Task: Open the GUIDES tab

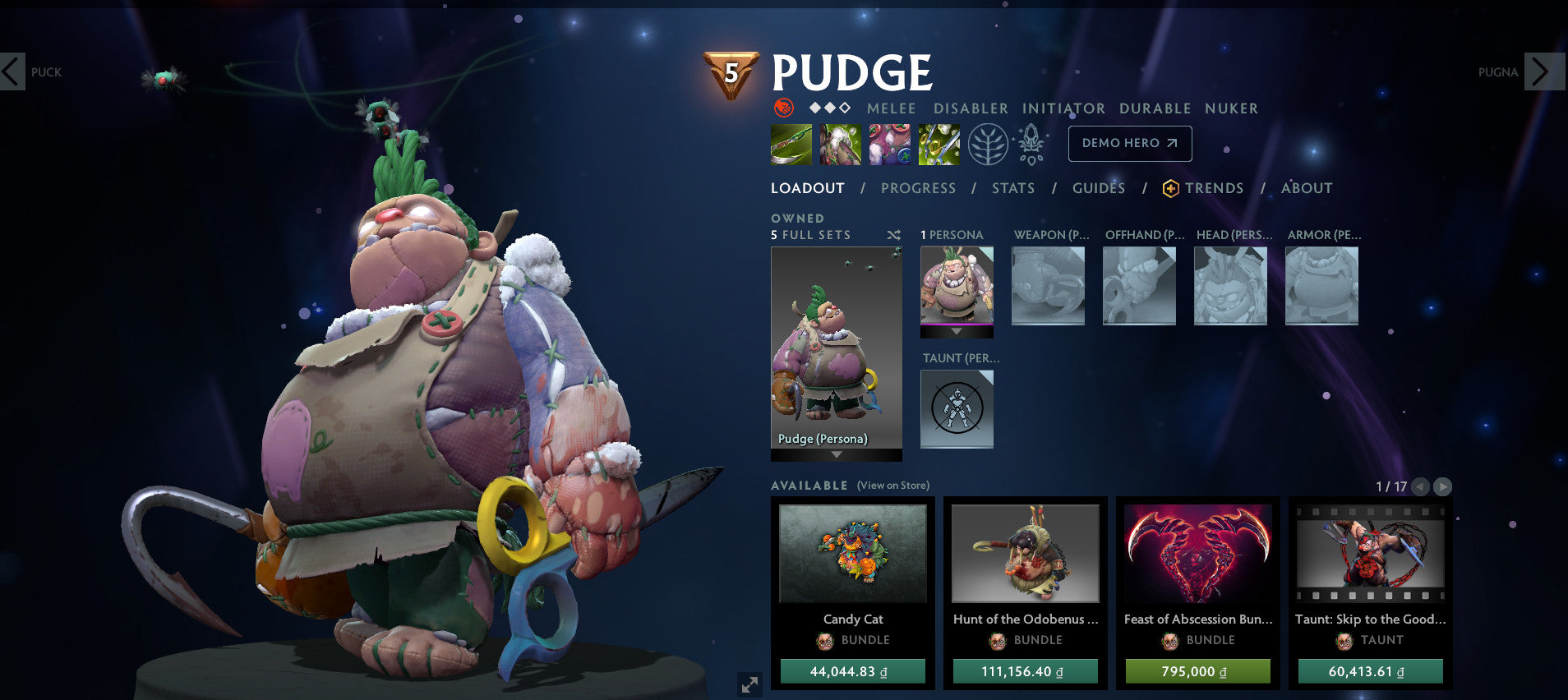Action: [1099, 187]
